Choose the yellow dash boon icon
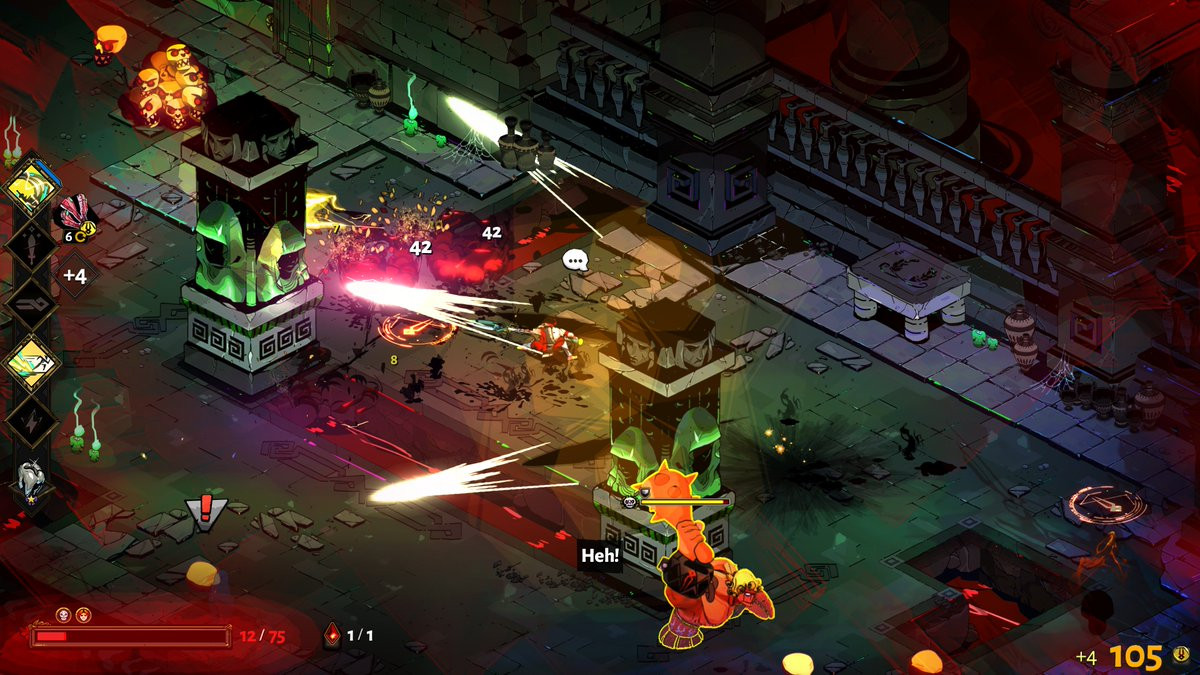1200x675 pixels. tap(32, 362)
